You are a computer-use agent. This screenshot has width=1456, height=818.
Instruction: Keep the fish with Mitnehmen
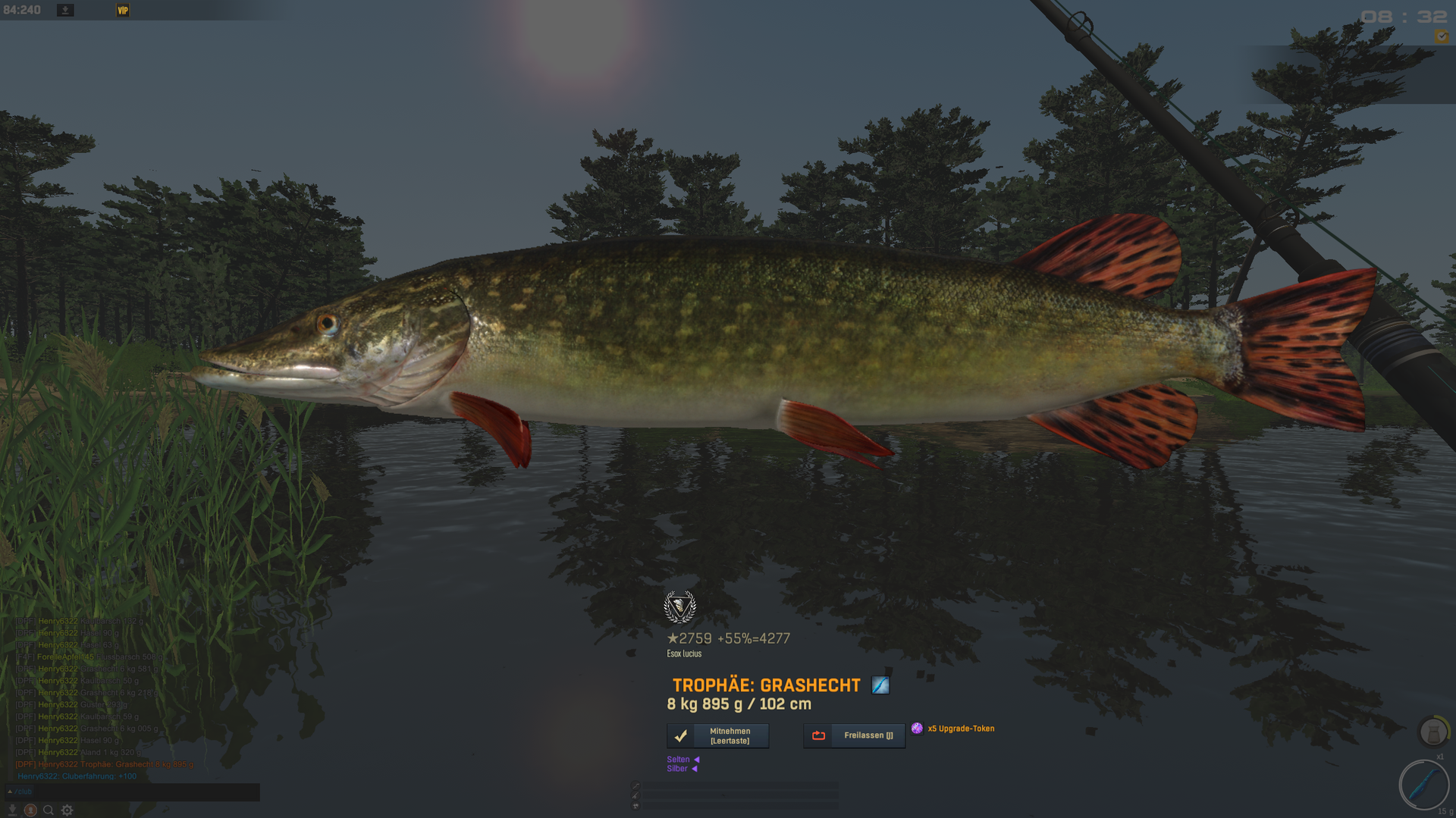[x=717, y=736]
